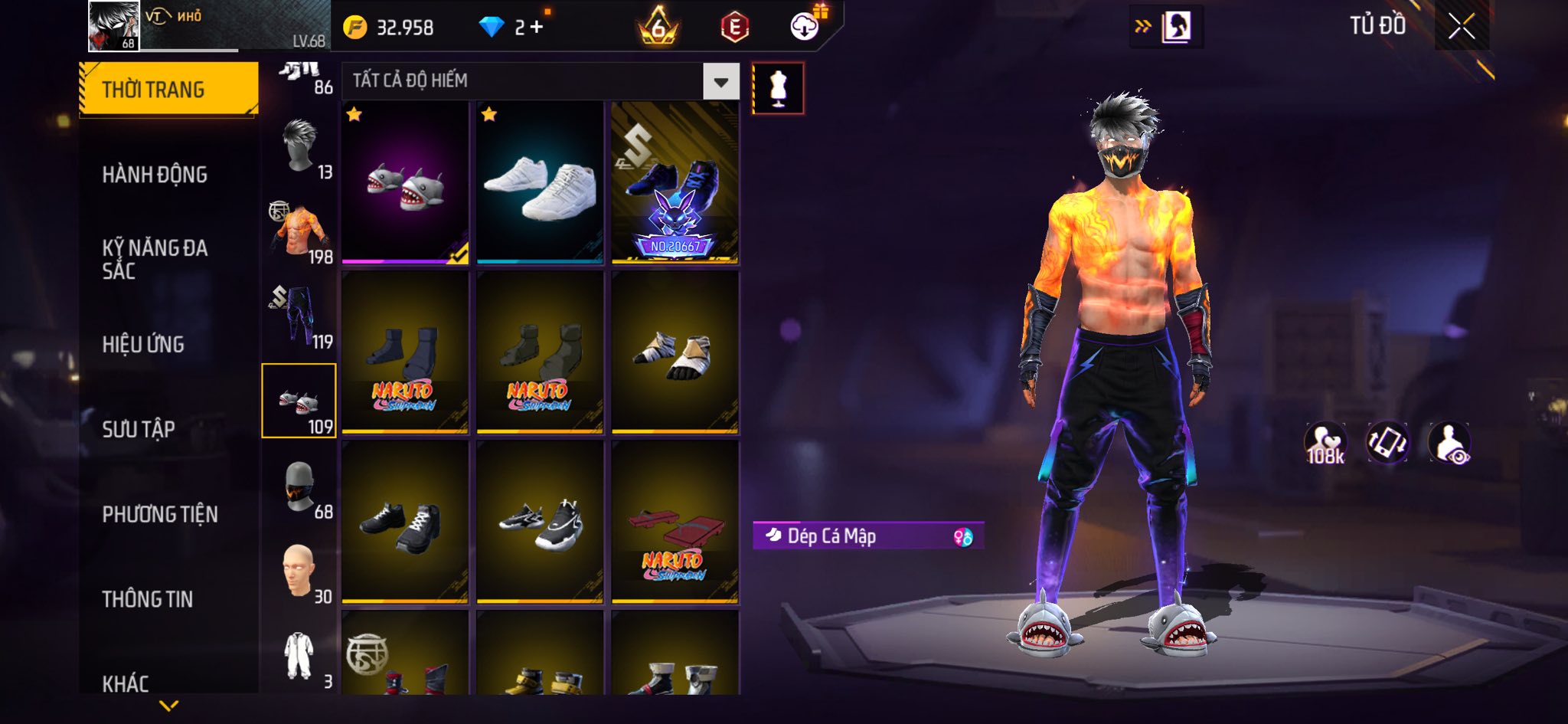
Task: Click the mannequin outfit preview button
Action: [x=778, y=89]
